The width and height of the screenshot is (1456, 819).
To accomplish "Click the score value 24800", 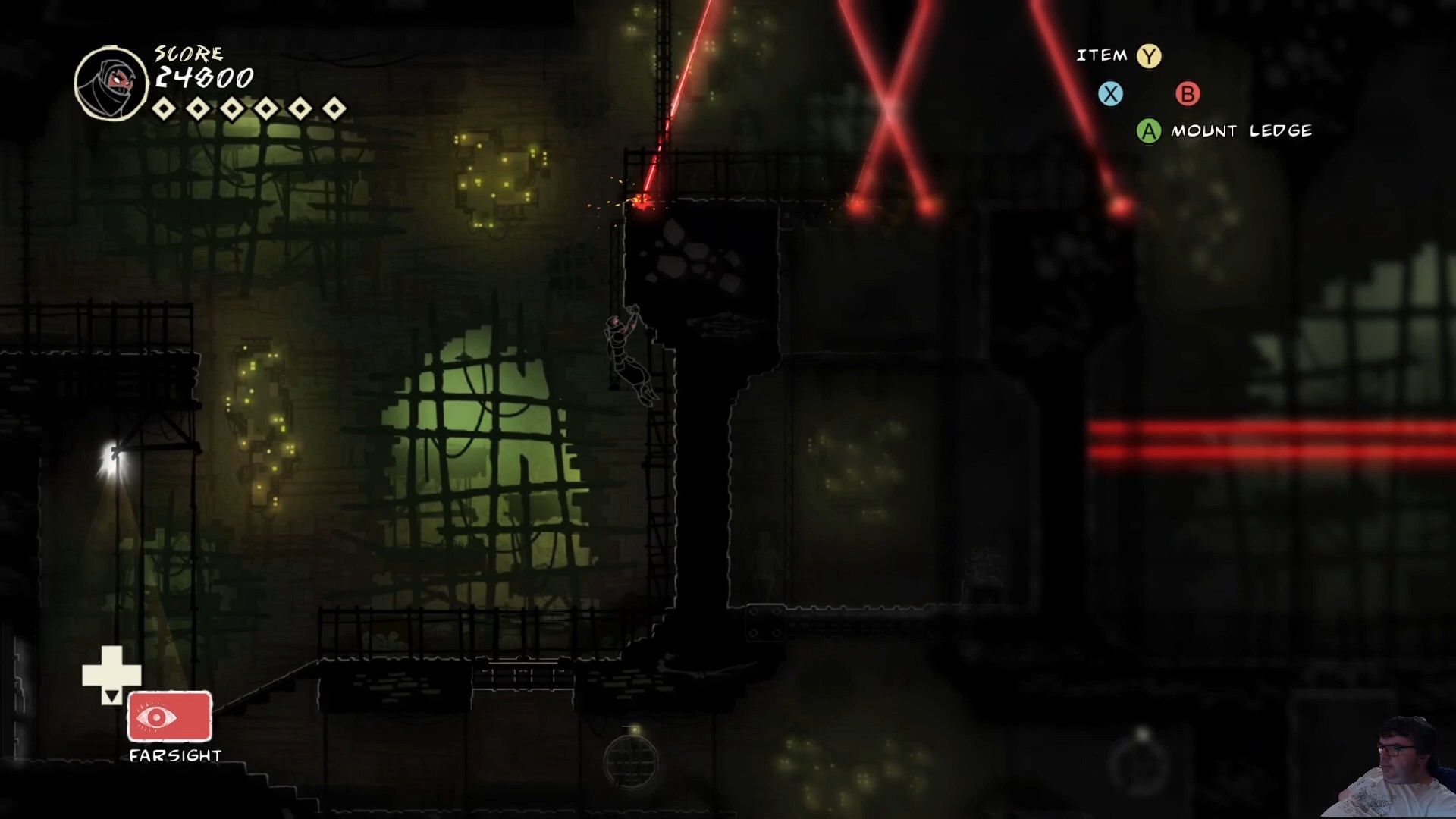I will coord(203,78).
